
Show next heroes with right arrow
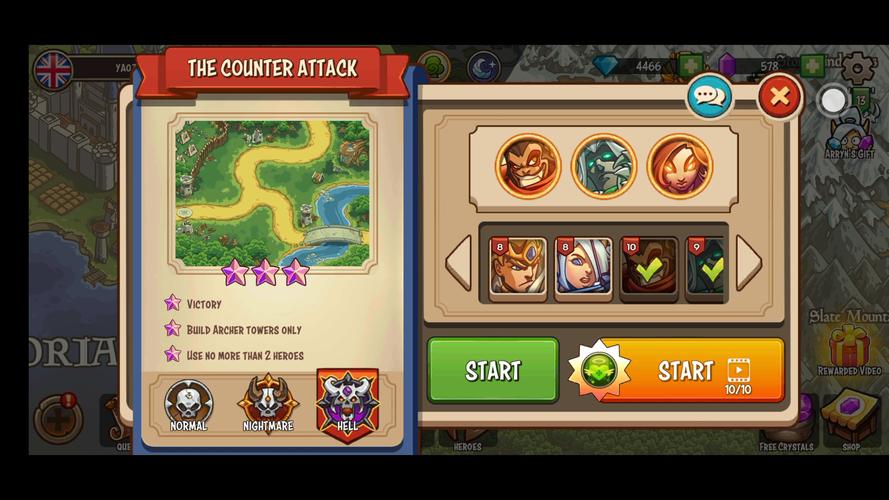tap(748, 263)
